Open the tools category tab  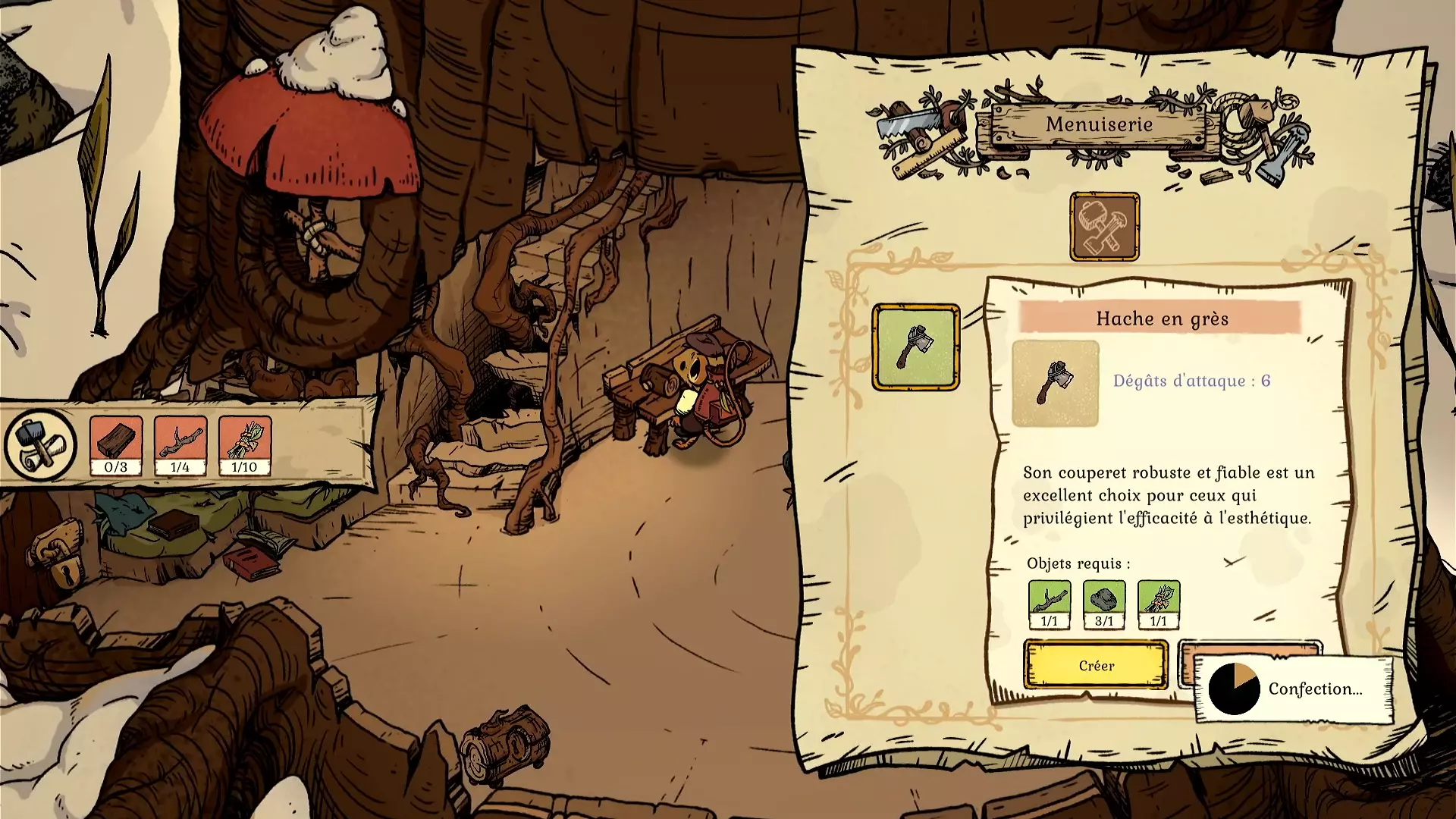1104,226
